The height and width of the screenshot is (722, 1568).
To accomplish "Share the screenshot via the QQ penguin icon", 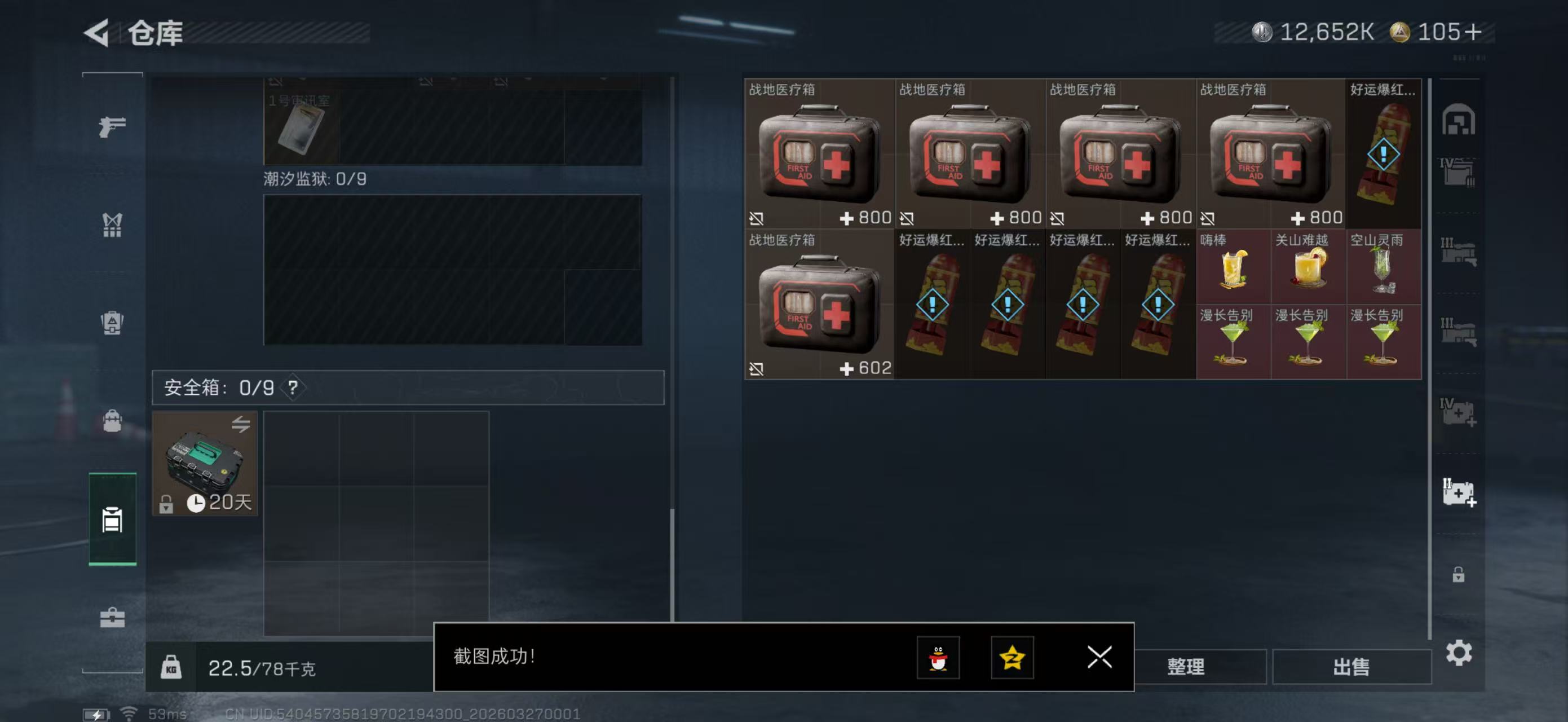I will coord(939,658).
